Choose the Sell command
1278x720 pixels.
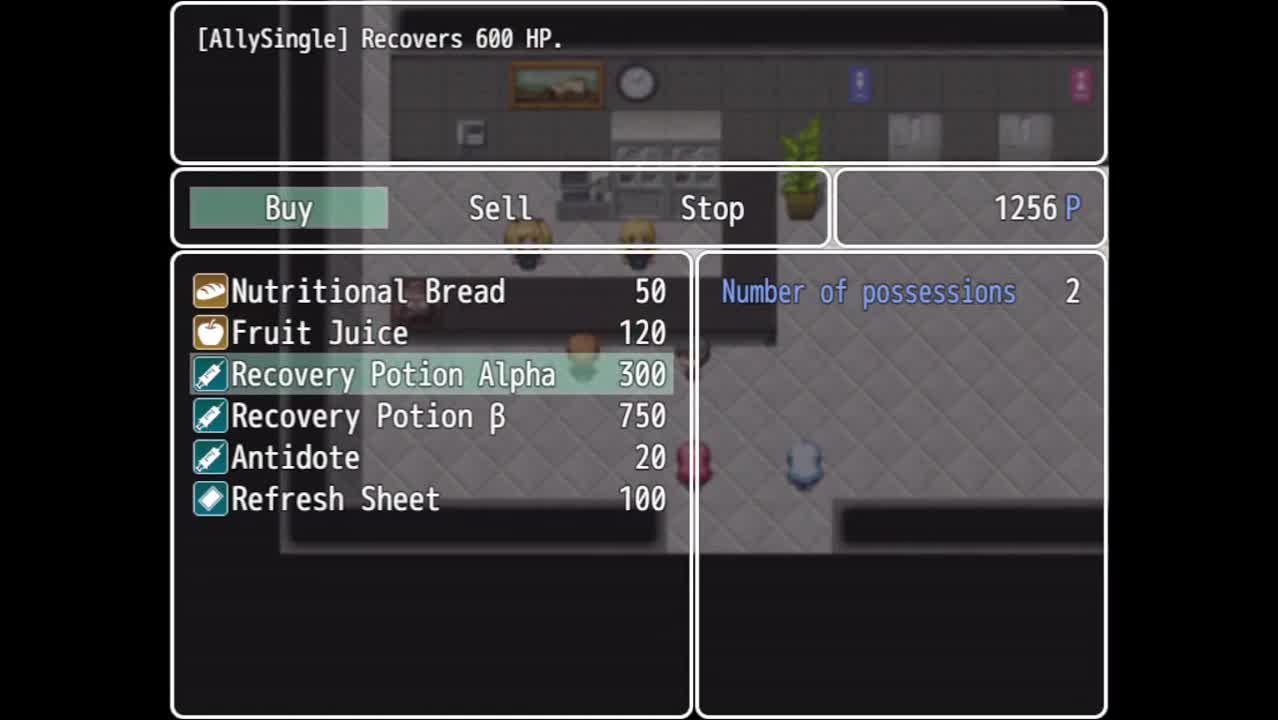500,208
